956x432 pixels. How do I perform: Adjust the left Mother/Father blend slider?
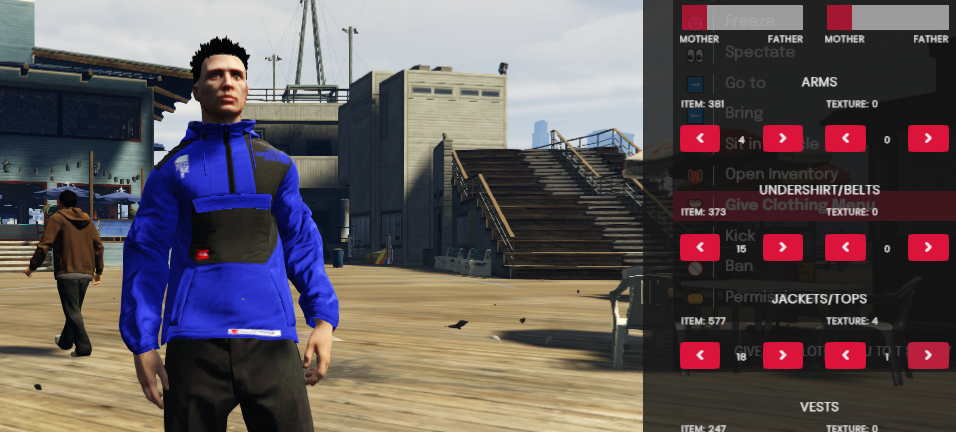click(x=741, y=17)
